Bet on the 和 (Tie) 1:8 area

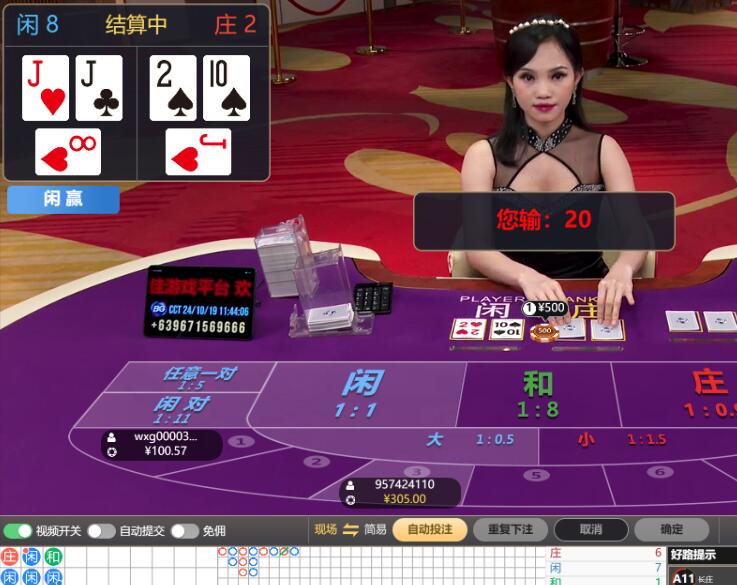click(x=538, y=393)
